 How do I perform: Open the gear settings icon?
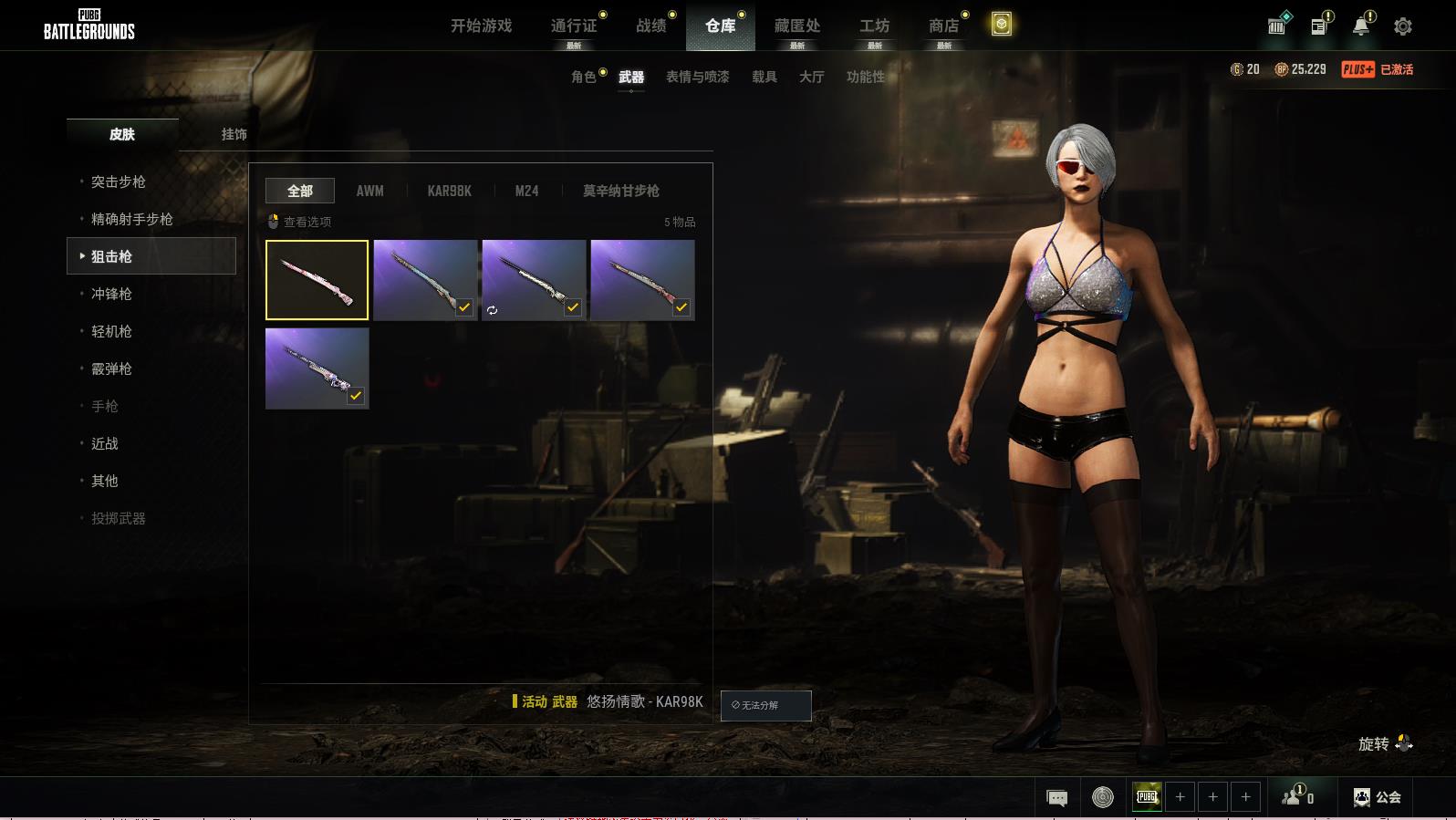pos(1403,26)
